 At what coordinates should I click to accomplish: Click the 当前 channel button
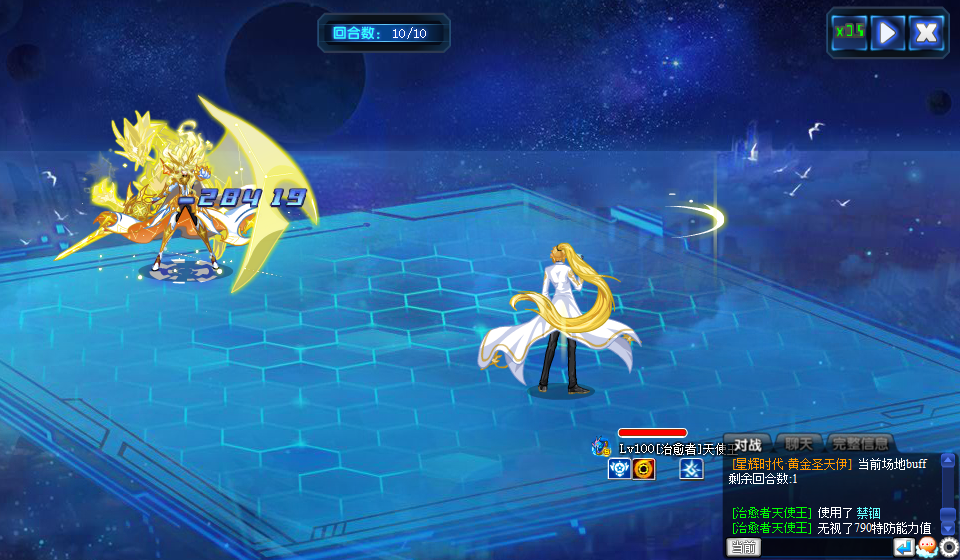coord(743,547)
